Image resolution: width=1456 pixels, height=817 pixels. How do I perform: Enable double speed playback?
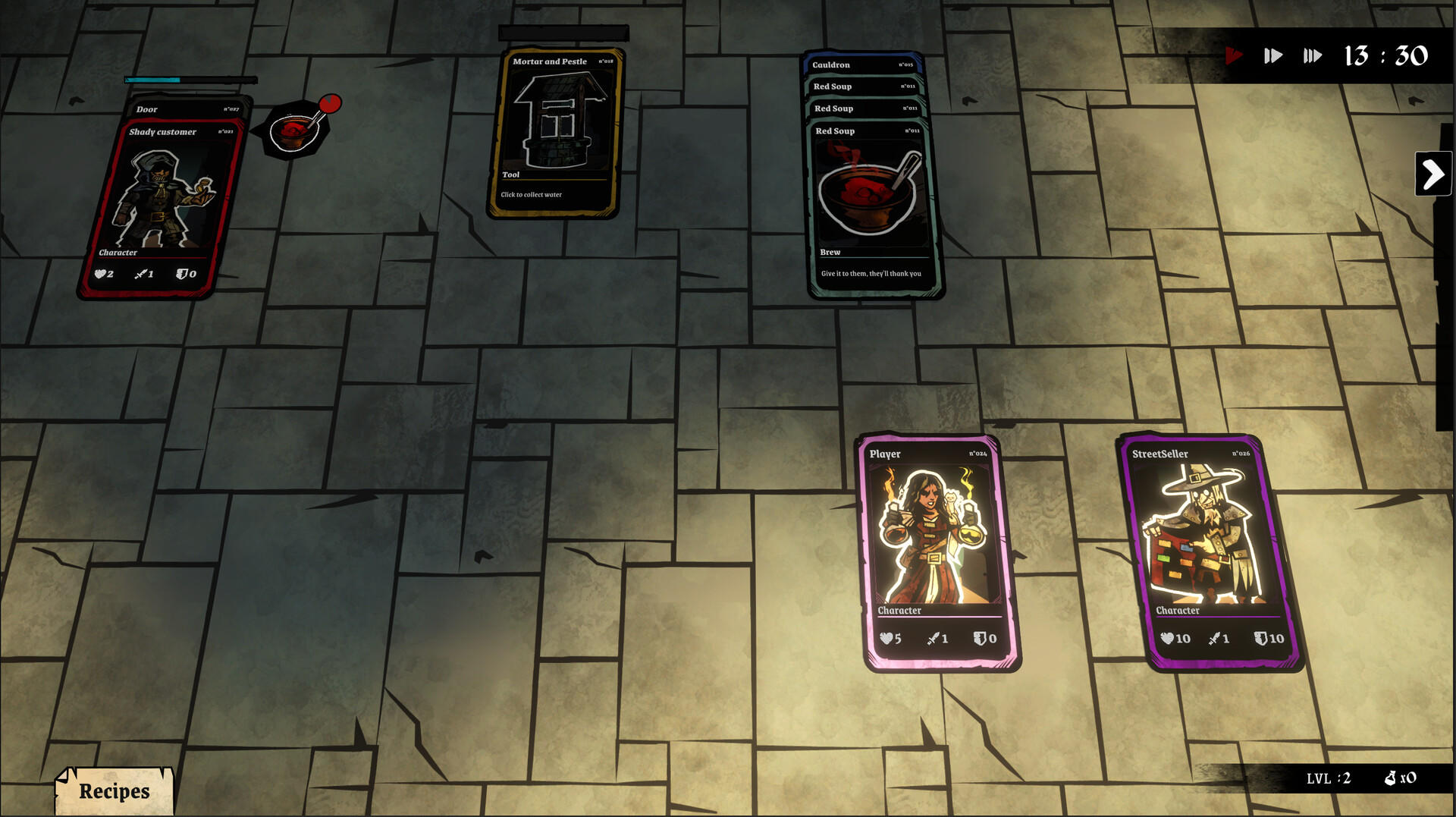point(1272,55)
